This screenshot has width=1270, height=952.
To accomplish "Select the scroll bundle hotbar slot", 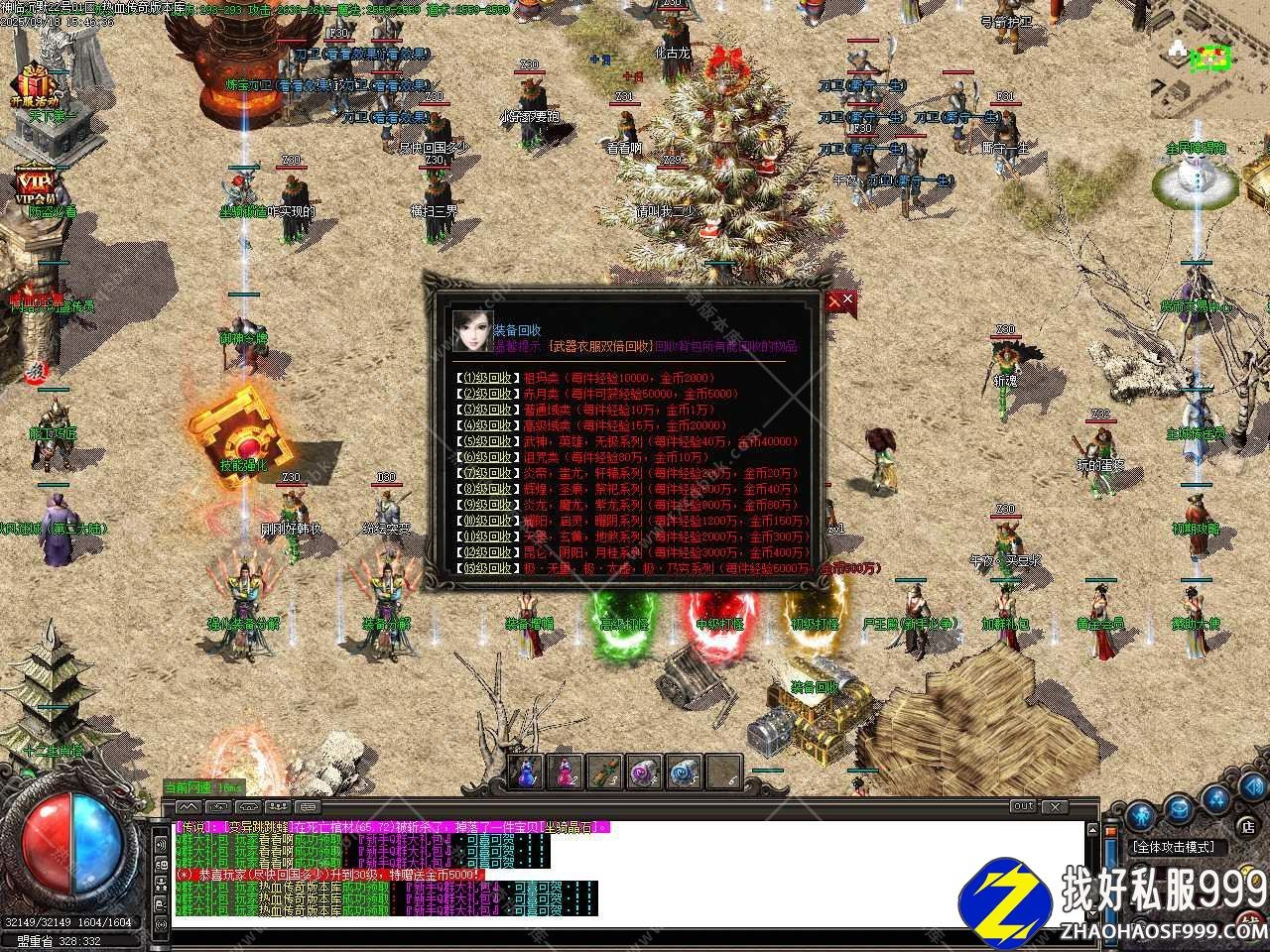I will coord(605,772).
